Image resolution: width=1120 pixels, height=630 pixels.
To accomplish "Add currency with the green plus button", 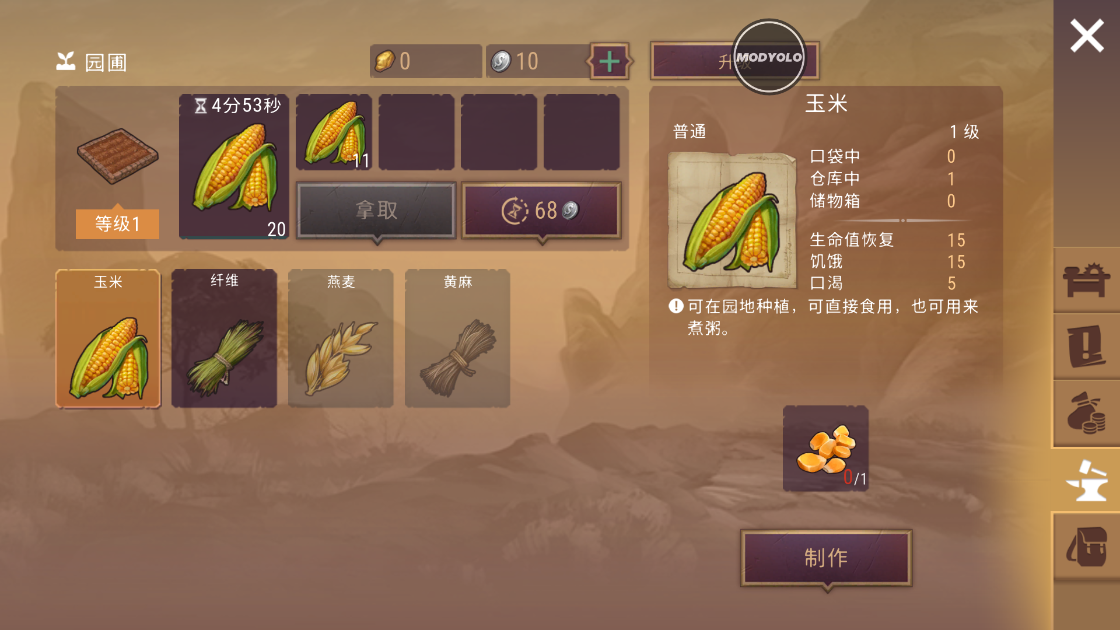I will coord(609,62).
